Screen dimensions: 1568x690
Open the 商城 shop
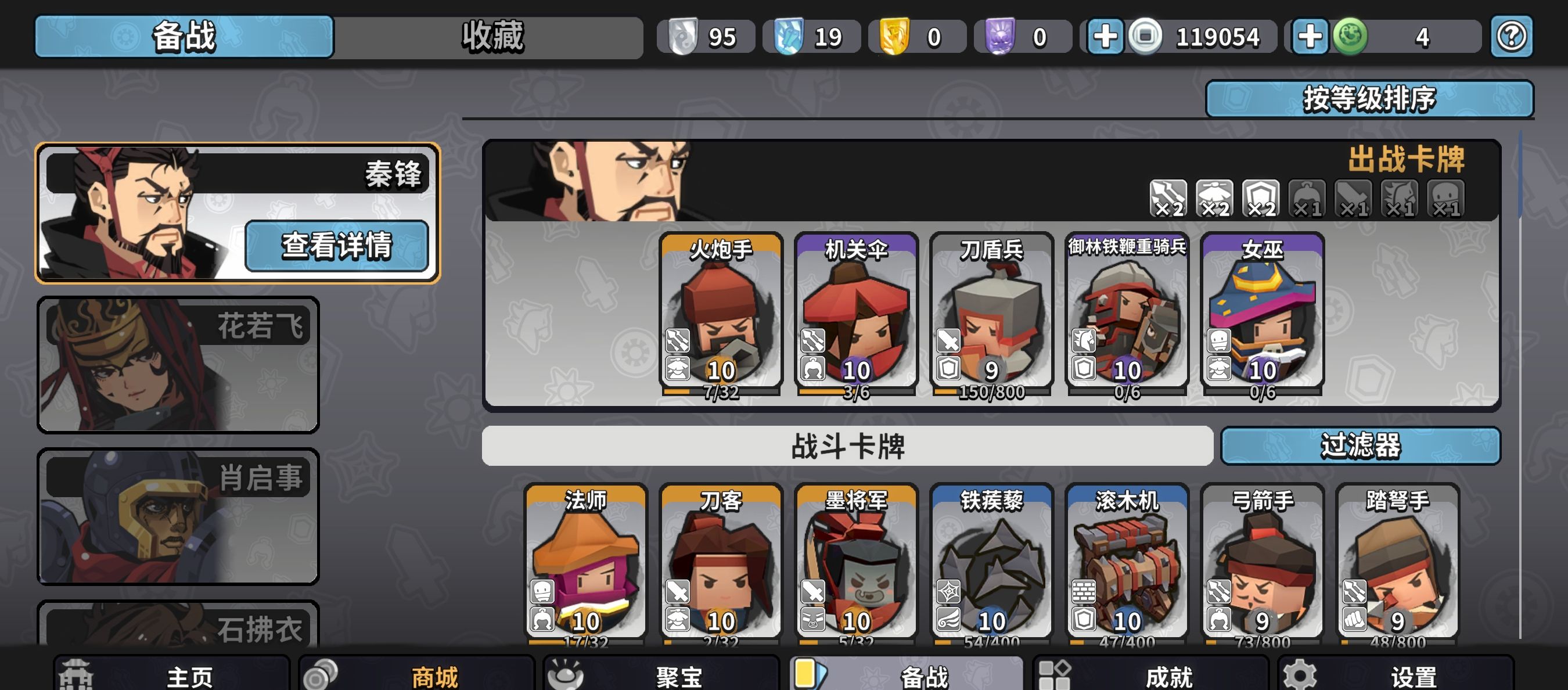click(416, 675)
